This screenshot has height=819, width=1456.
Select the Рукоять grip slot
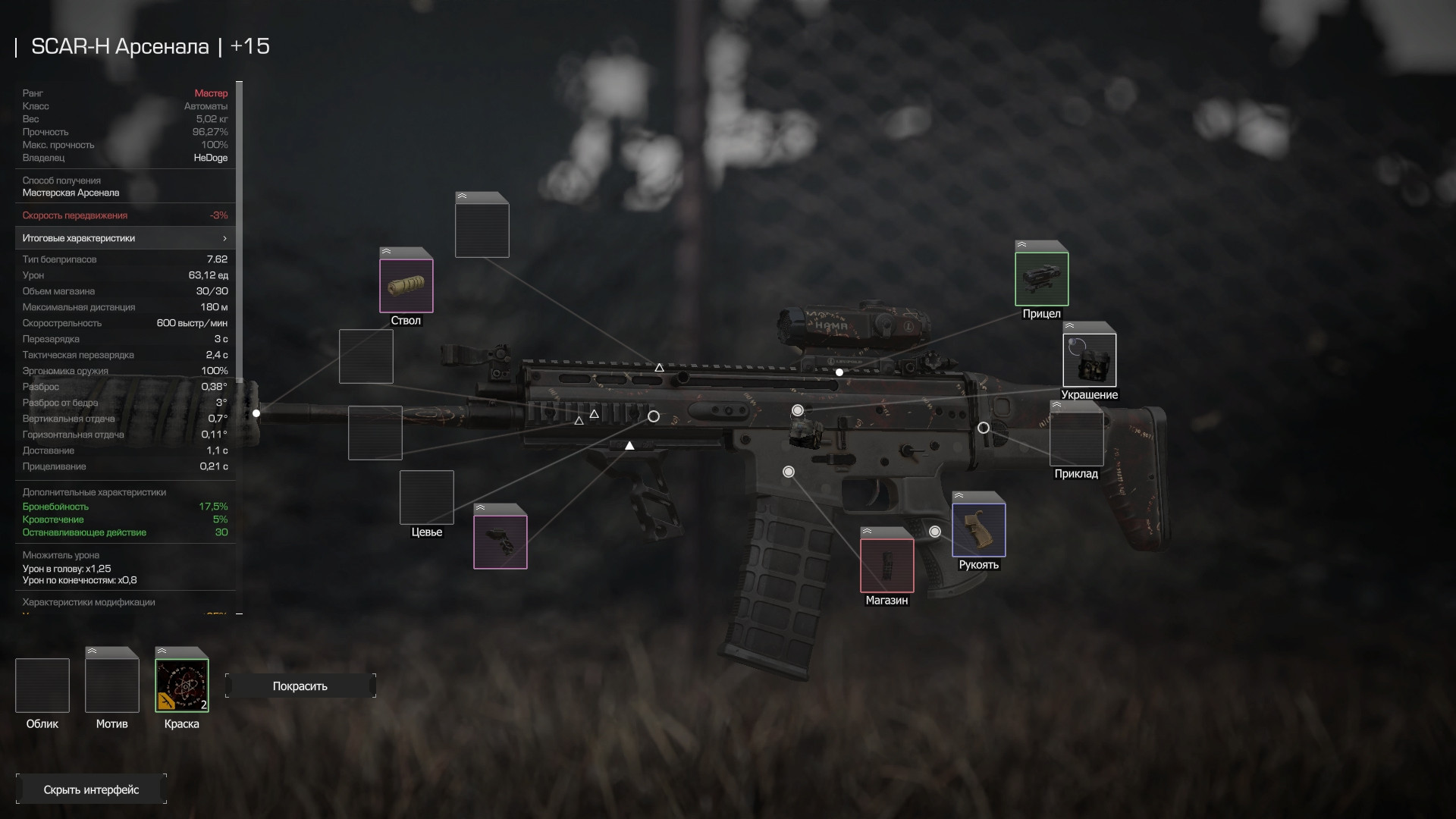tap(979, 529)
